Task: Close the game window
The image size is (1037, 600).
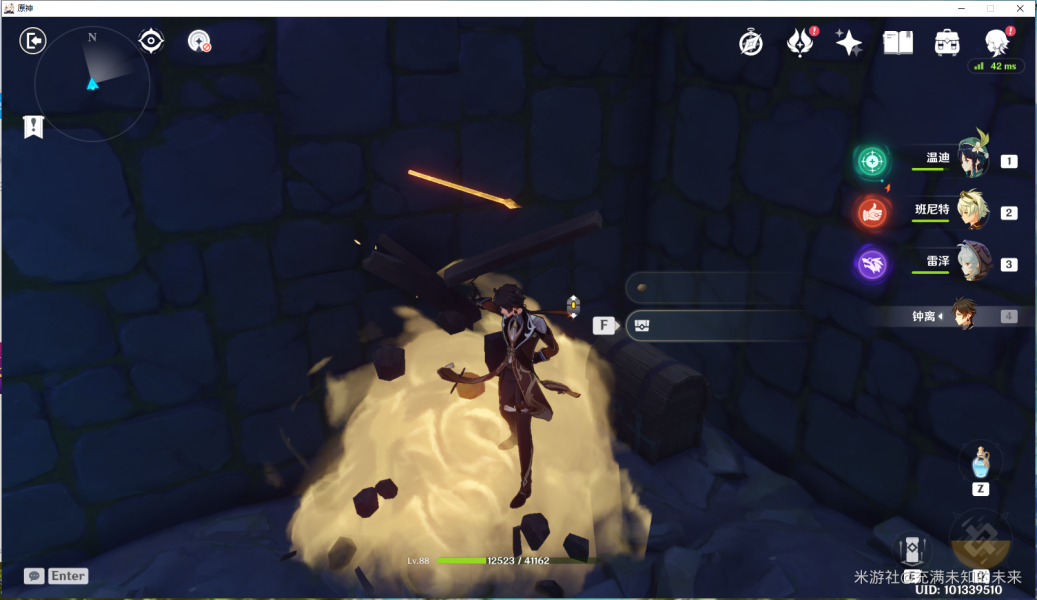Action: click(x=1018, y=8)
